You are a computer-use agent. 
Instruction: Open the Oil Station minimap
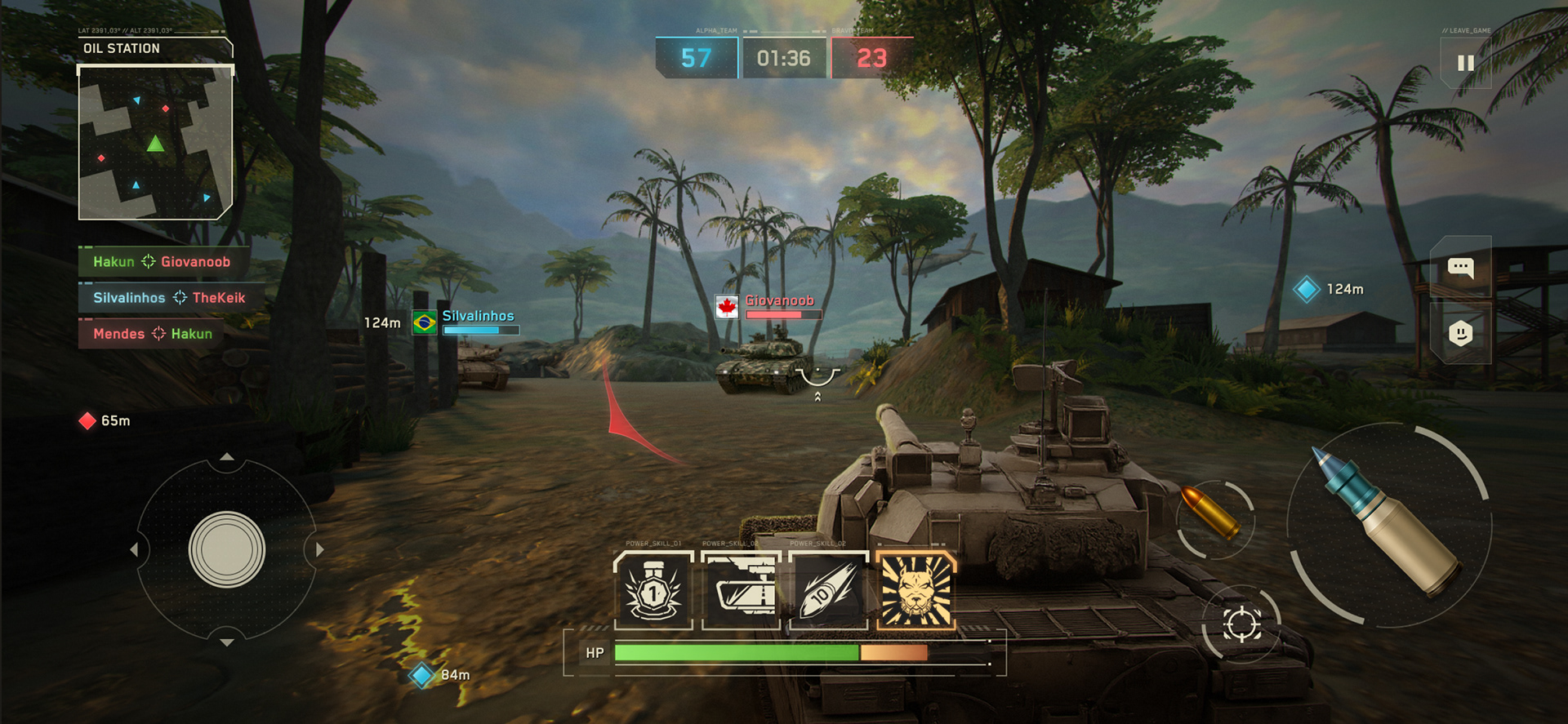[x=155, y=143]
